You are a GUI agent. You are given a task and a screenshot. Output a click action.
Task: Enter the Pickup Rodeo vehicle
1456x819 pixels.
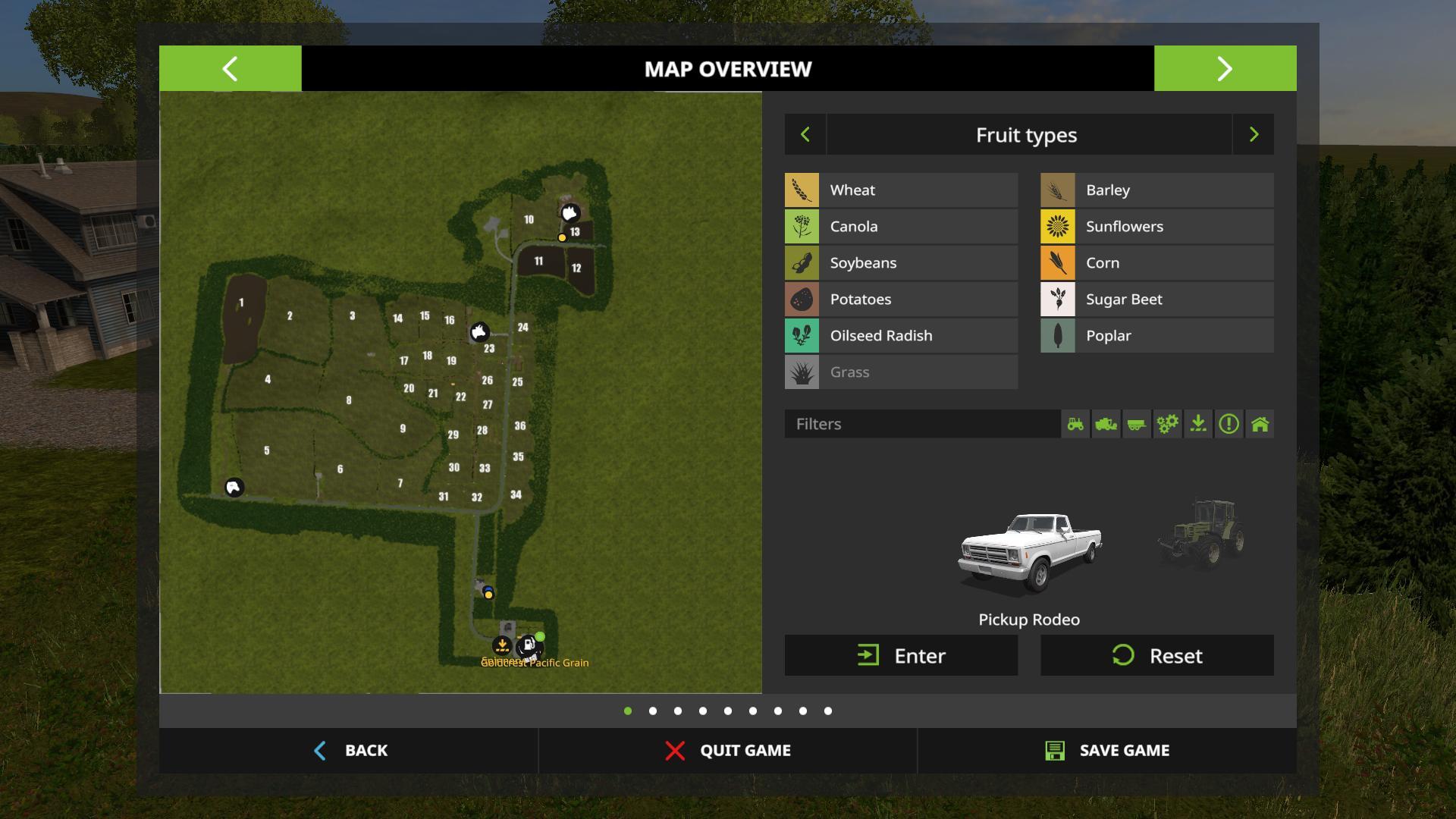(901, 656)
